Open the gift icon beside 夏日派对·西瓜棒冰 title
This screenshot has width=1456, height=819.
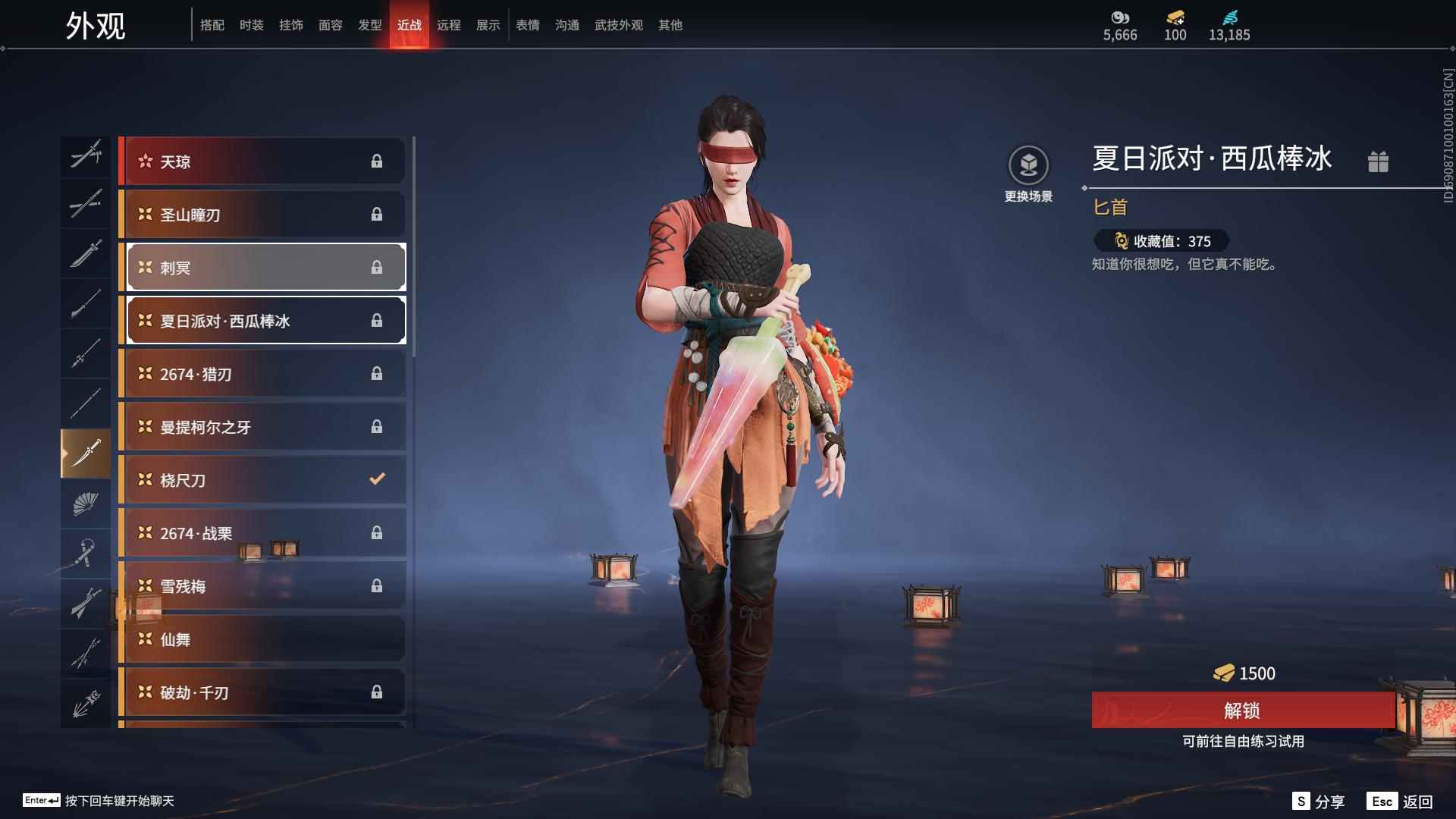coord(1379,162)
